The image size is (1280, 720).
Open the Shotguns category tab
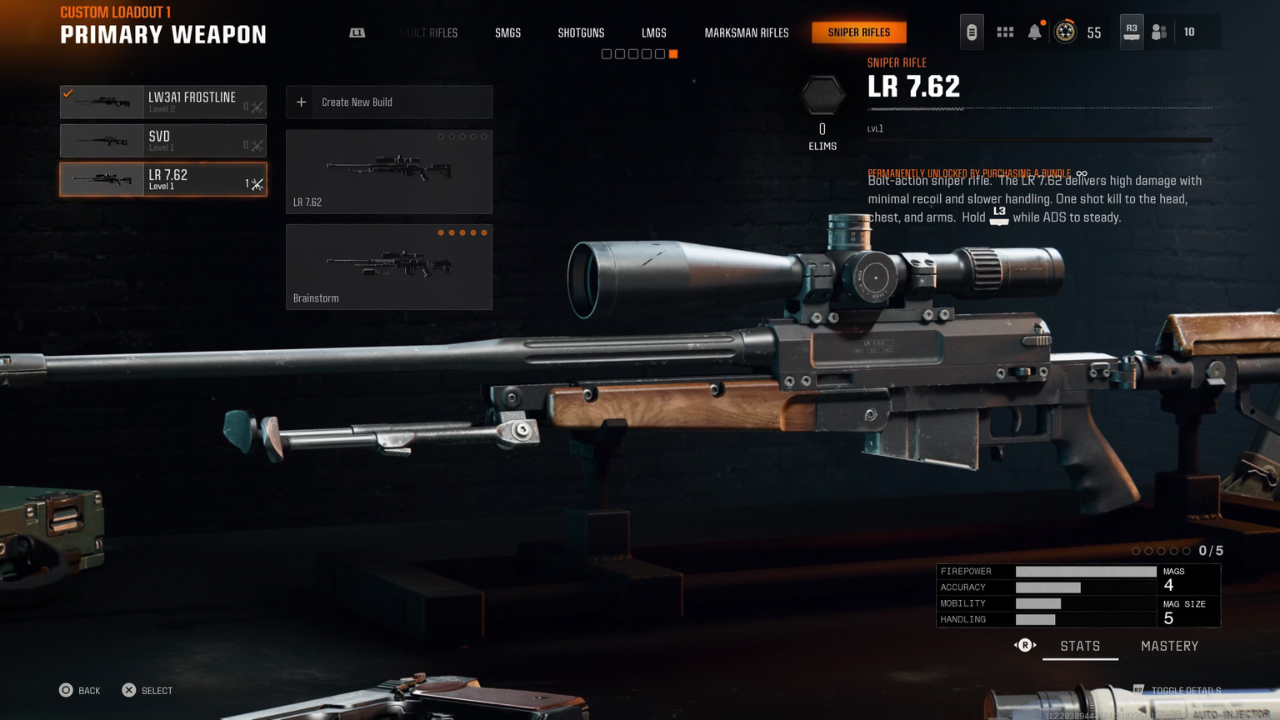pos(581,33)
